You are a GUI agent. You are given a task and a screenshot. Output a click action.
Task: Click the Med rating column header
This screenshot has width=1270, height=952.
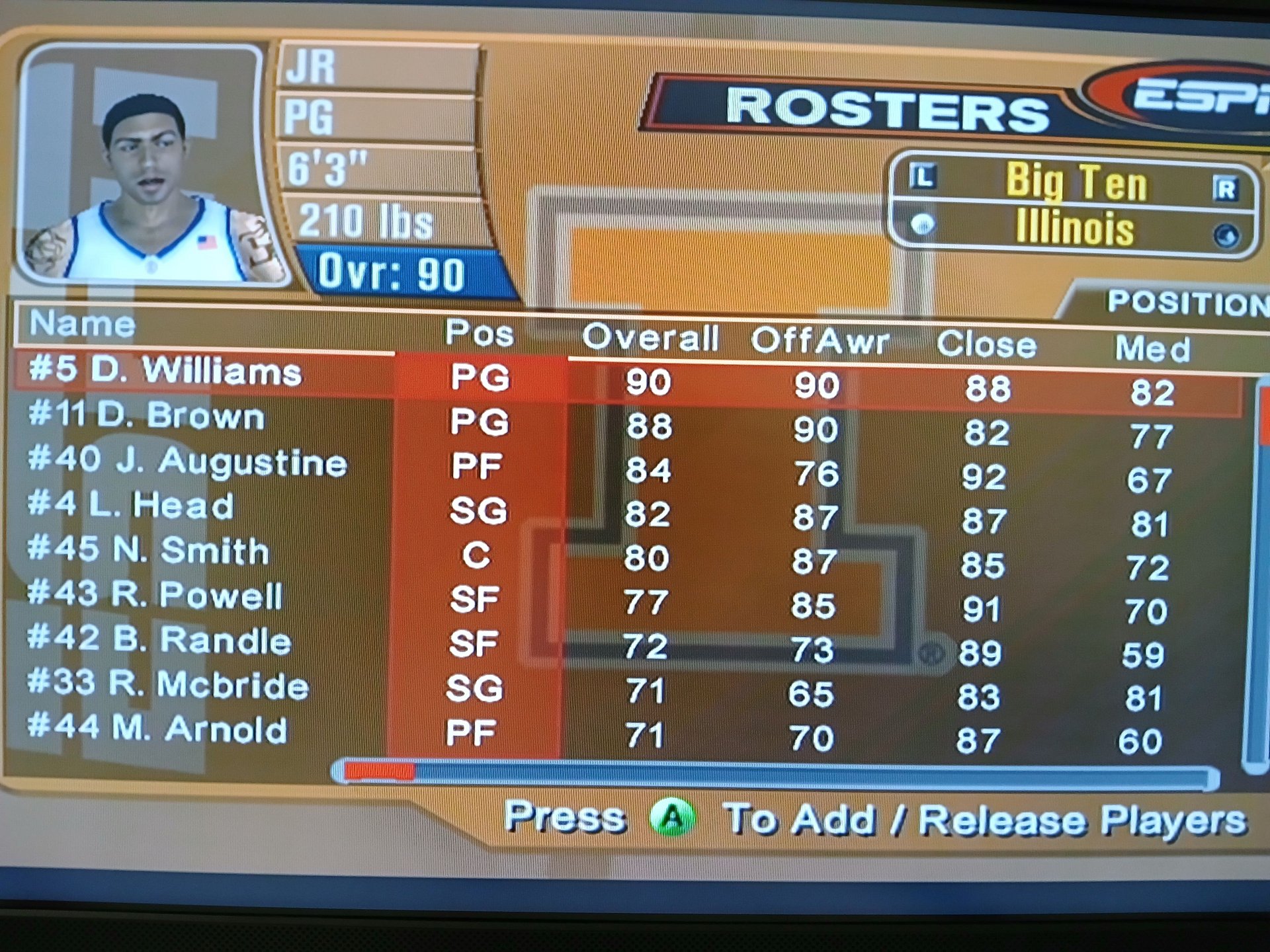(x=1152, y=348)
